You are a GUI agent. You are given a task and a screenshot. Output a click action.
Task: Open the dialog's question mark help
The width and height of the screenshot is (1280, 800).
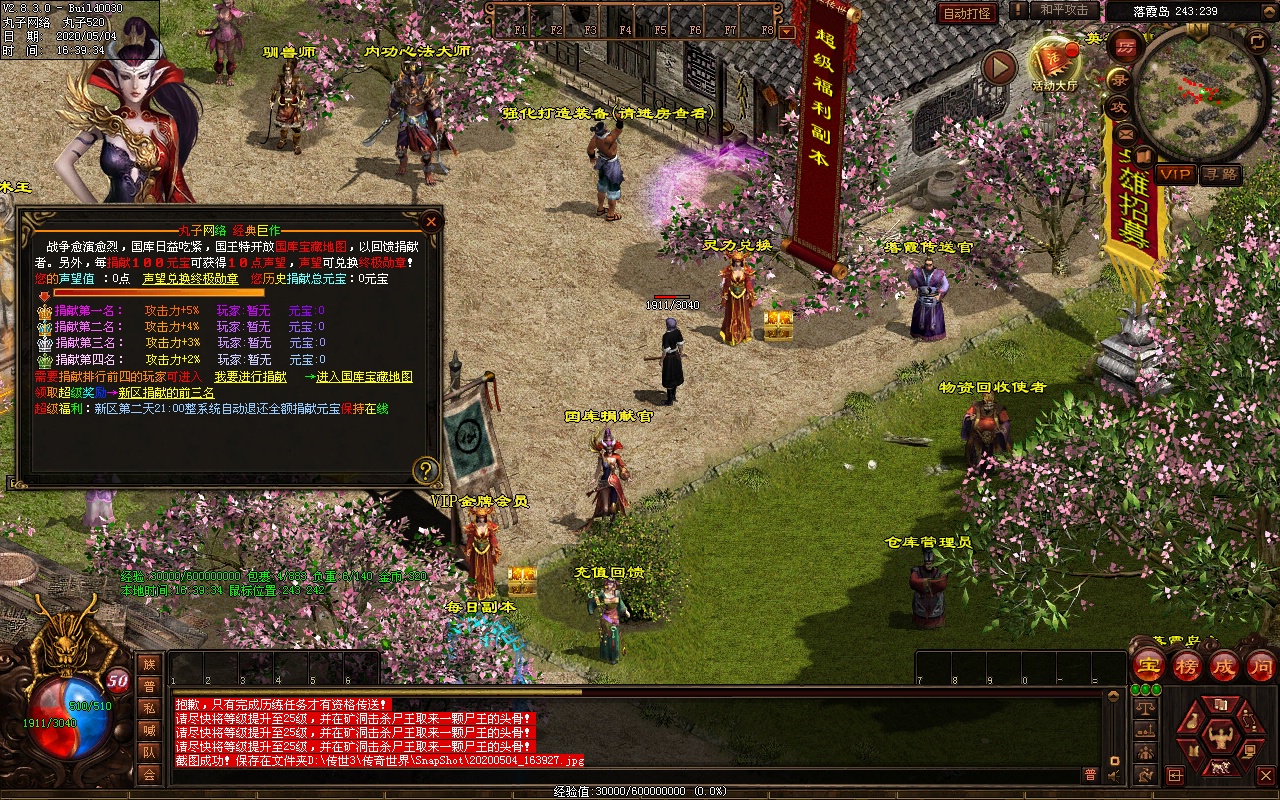427,470
